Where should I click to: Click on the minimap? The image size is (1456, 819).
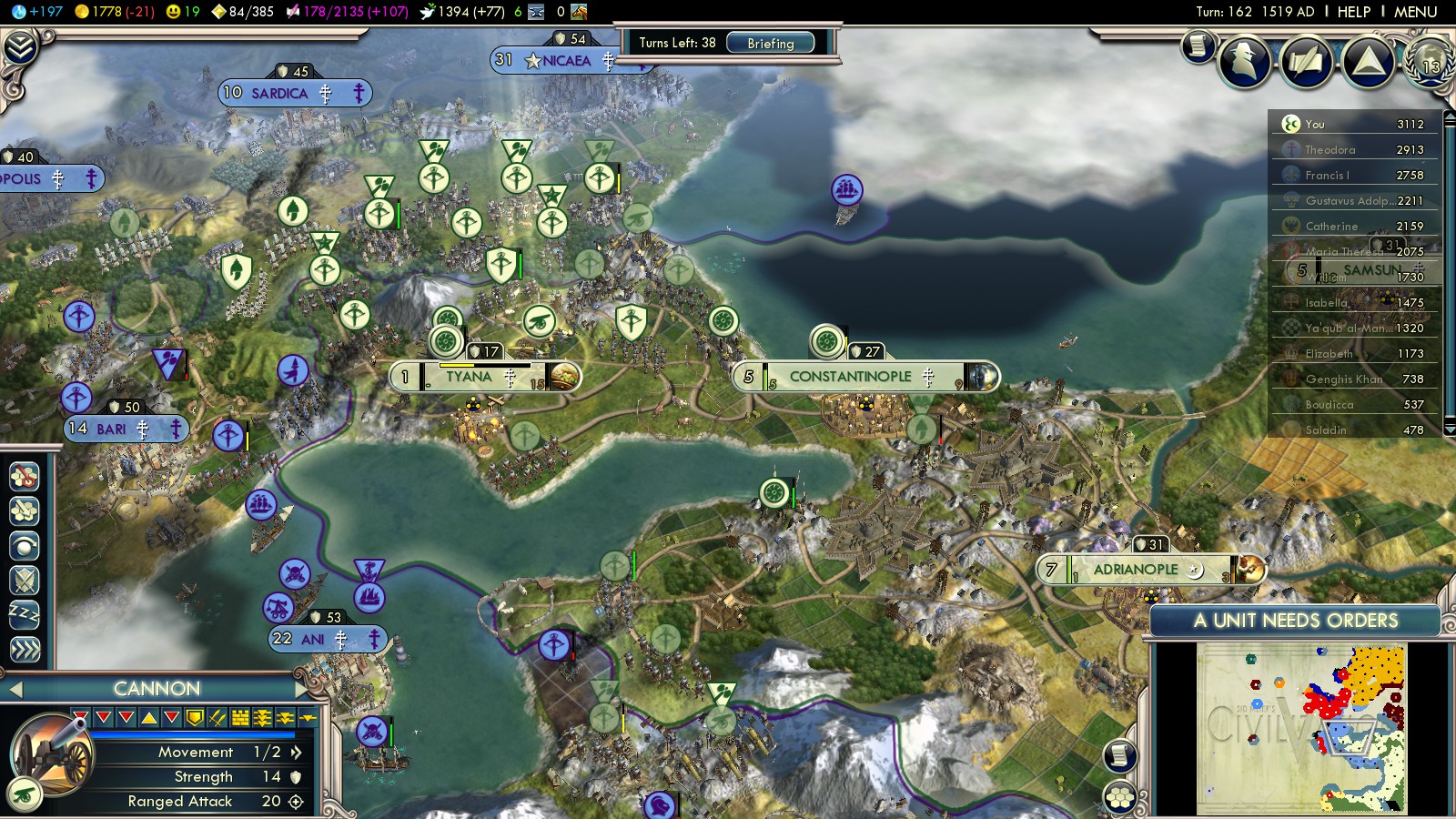(1301, 728)
